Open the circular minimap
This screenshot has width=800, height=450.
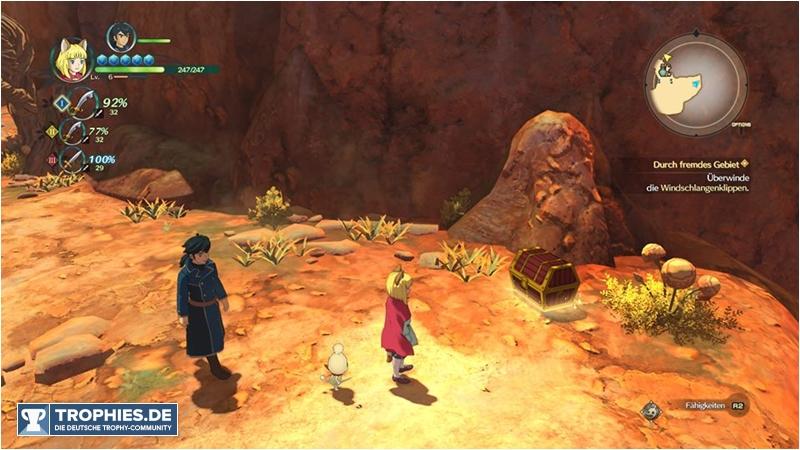(696, 85)
